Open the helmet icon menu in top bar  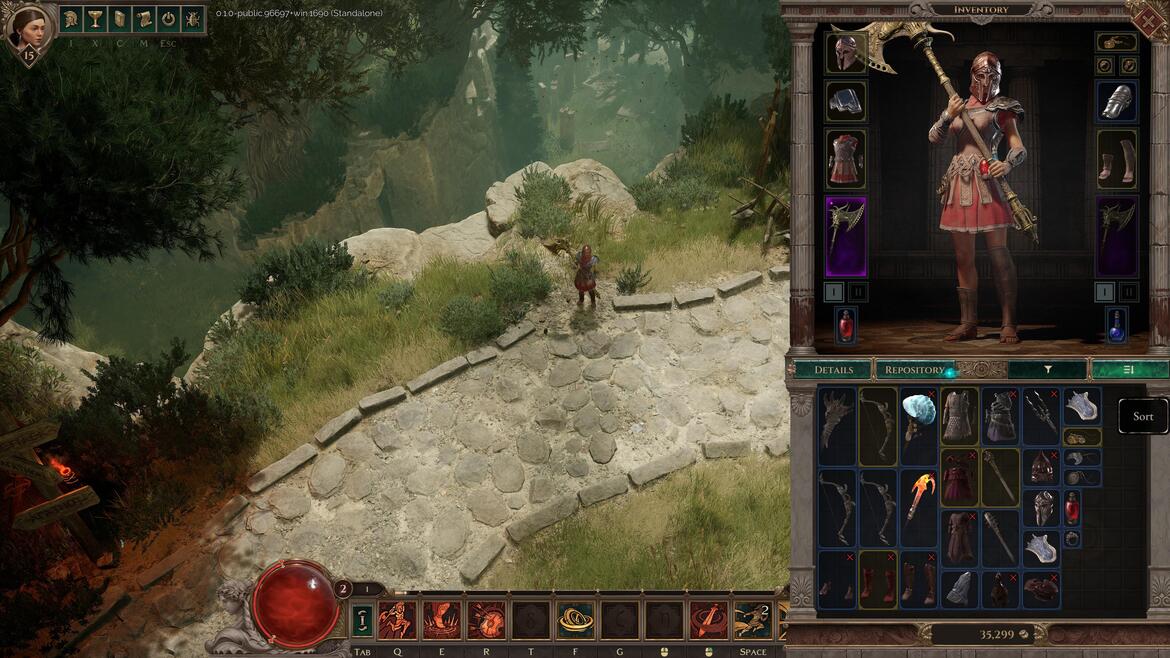pos(71,19)
